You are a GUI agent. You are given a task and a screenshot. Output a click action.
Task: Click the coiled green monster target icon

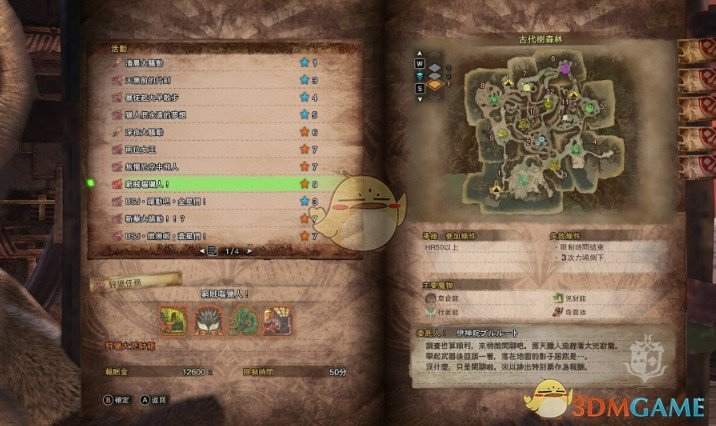(x=241, y=322)
